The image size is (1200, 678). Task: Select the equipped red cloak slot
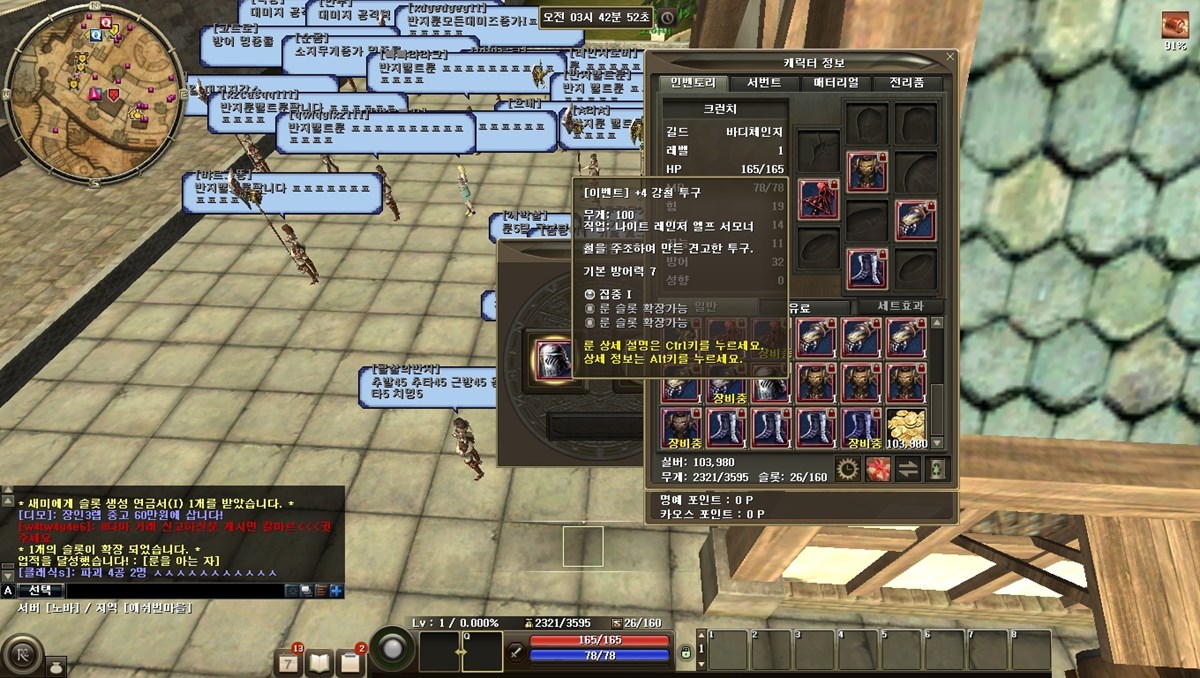818,200
